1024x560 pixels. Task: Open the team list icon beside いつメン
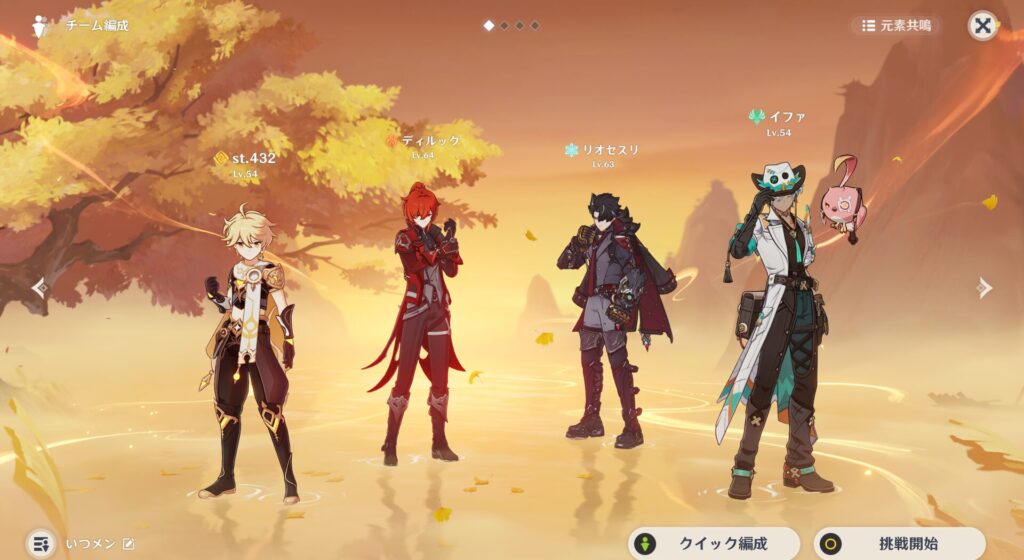pos(40,544)
